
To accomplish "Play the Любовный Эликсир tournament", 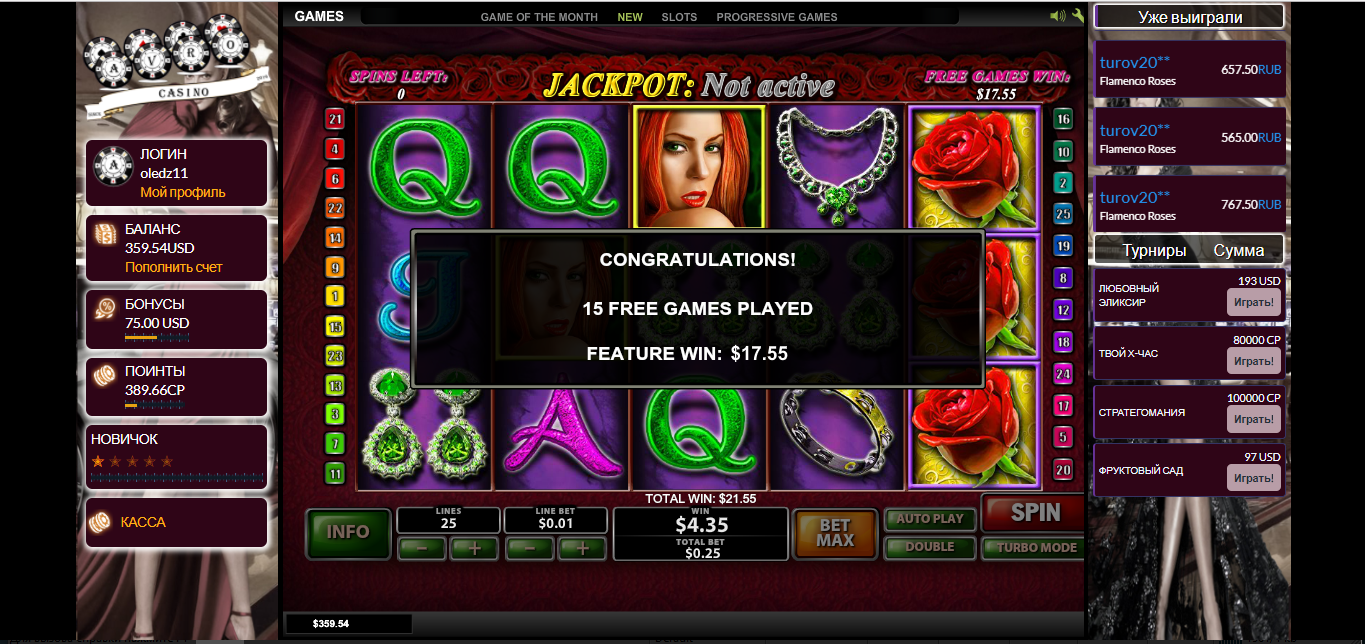I will click(x=1253, y=302).
